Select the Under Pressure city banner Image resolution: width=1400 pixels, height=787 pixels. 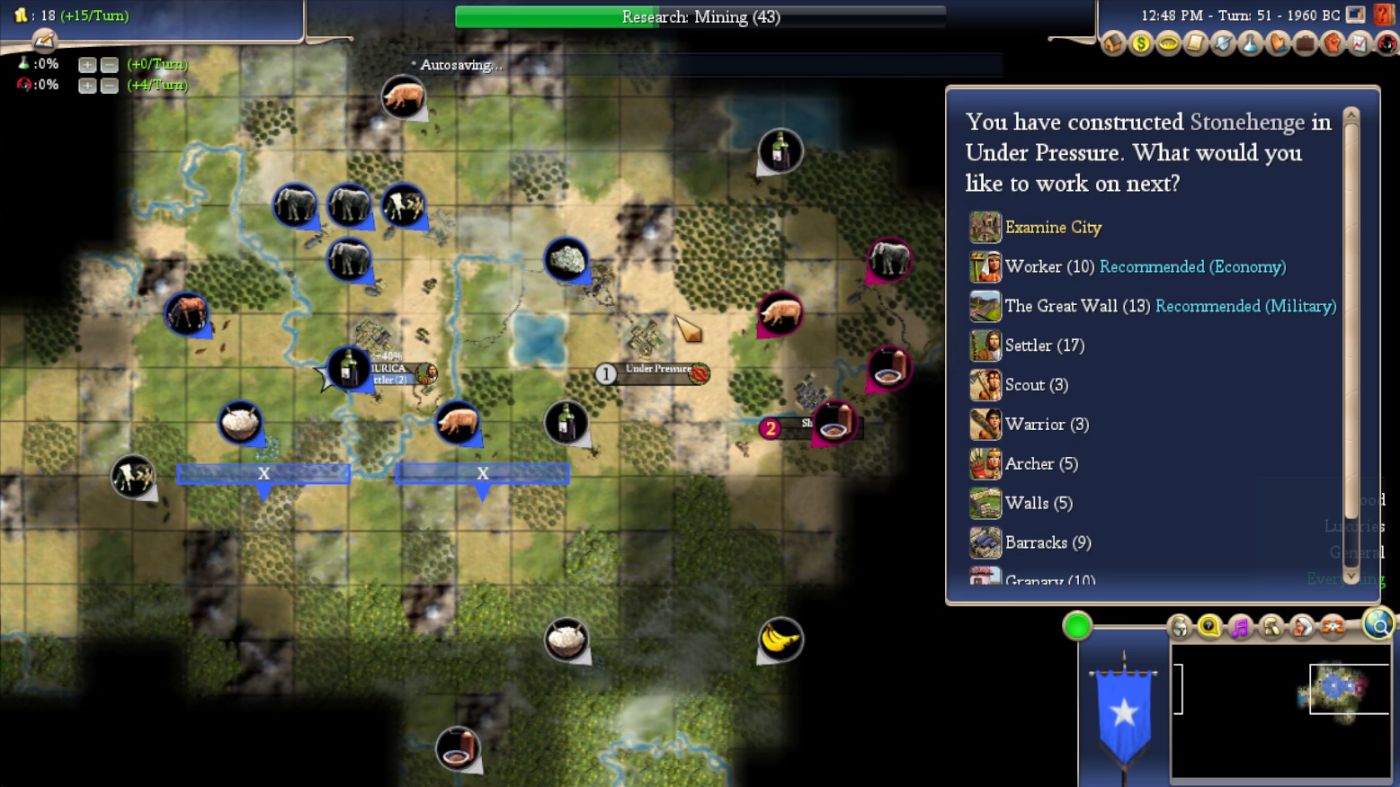658,371
